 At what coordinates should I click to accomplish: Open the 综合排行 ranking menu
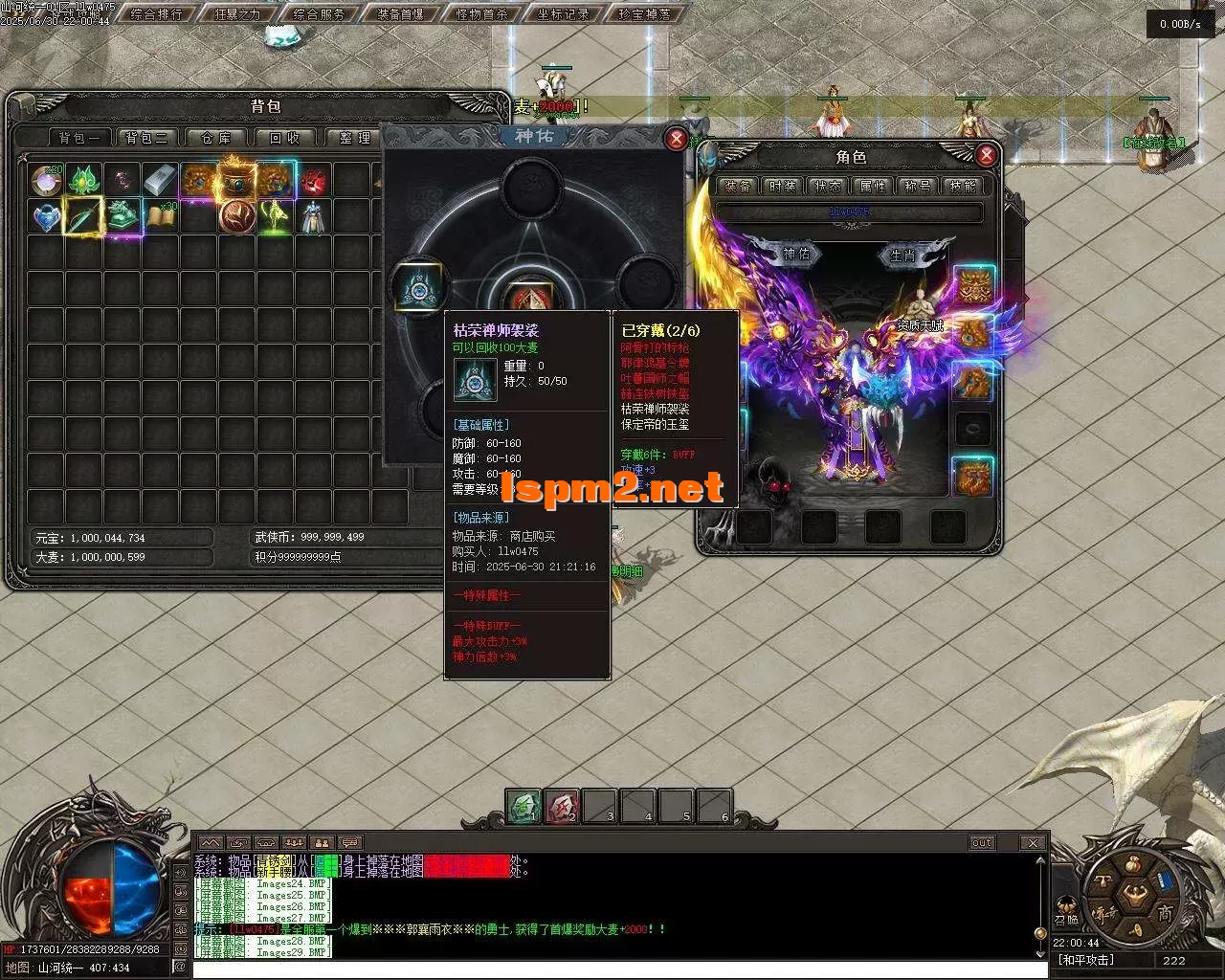(156, 14)
